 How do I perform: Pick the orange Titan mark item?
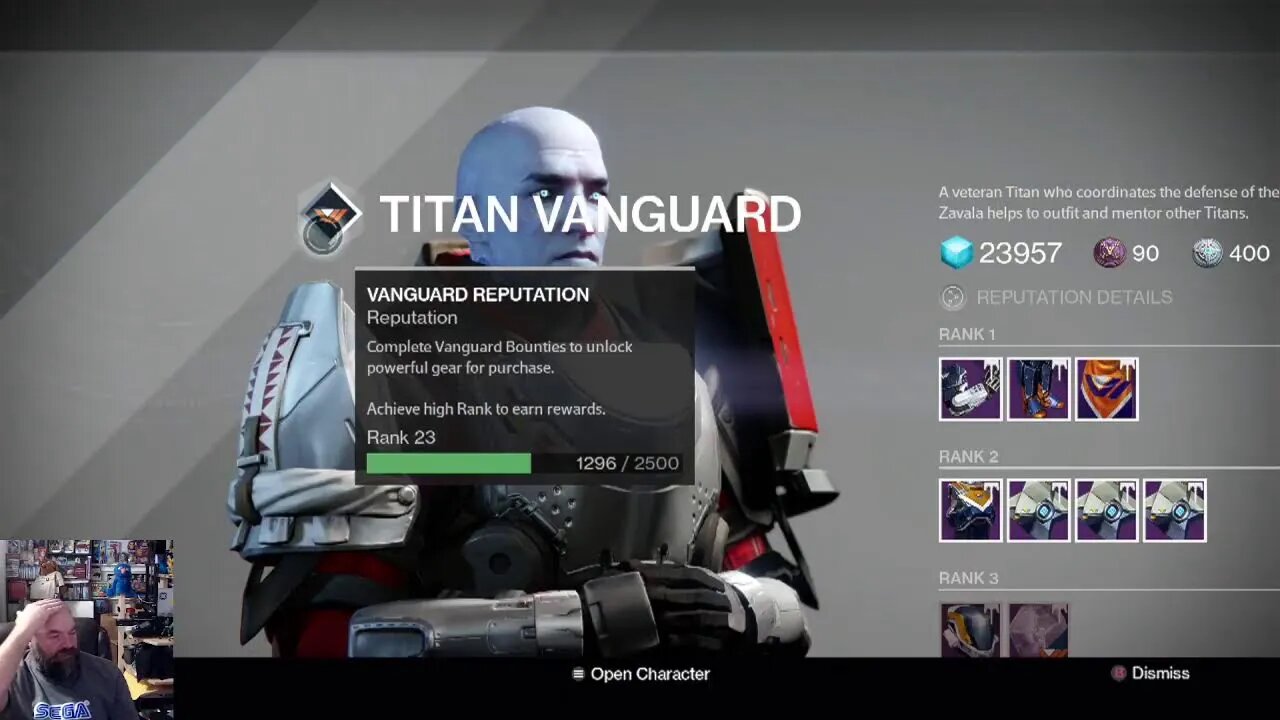pyautogui.click(x=1106, y=389)
